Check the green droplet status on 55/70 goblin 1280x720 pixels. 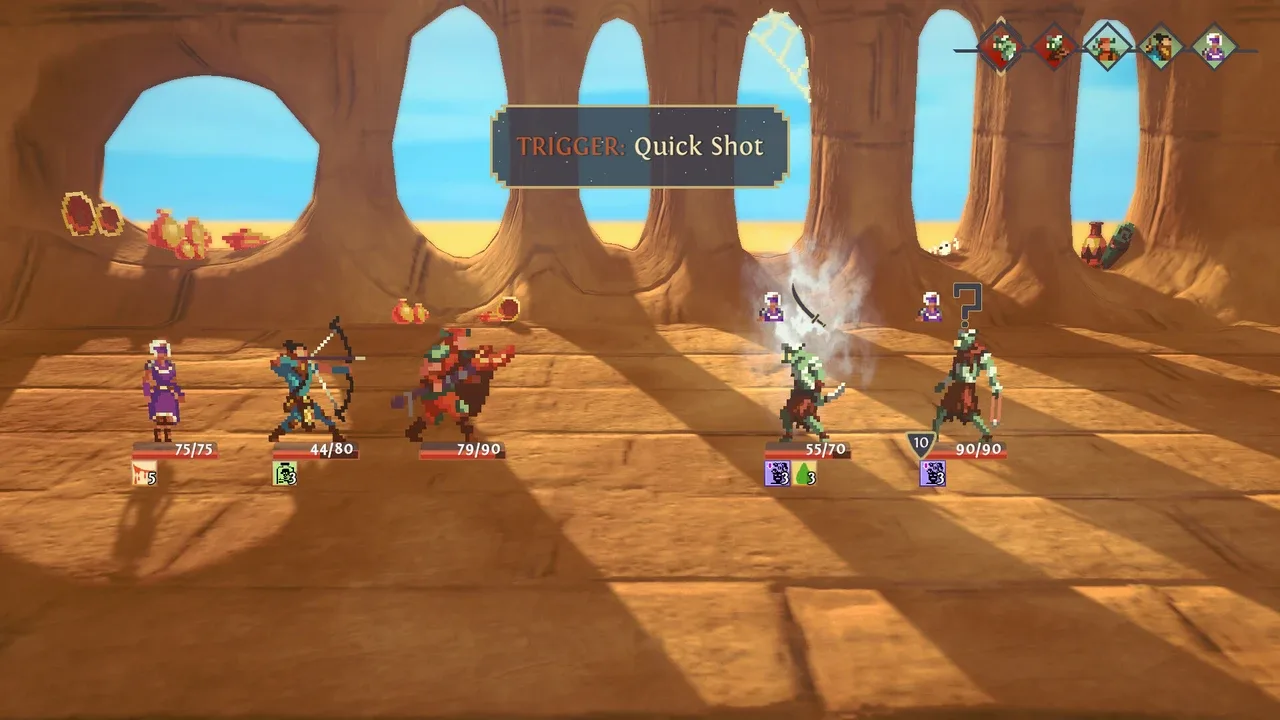[x=805, y=474]
